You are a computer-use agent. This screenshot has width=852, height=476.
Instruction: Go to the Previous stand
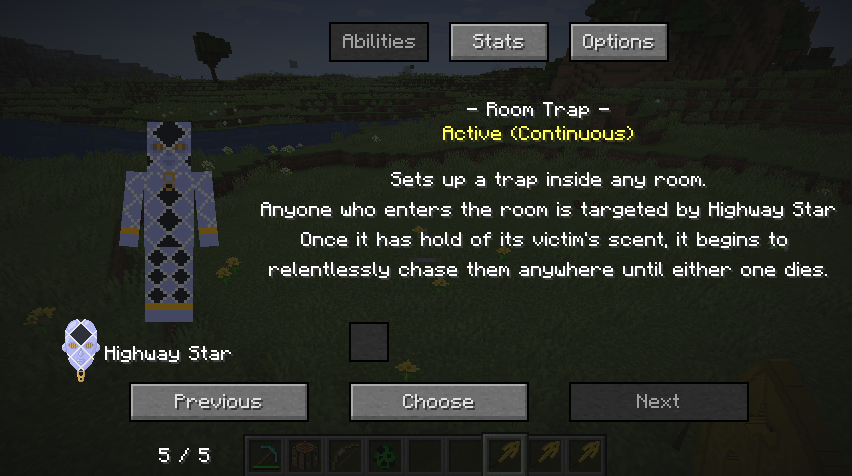tap(219, 402)
